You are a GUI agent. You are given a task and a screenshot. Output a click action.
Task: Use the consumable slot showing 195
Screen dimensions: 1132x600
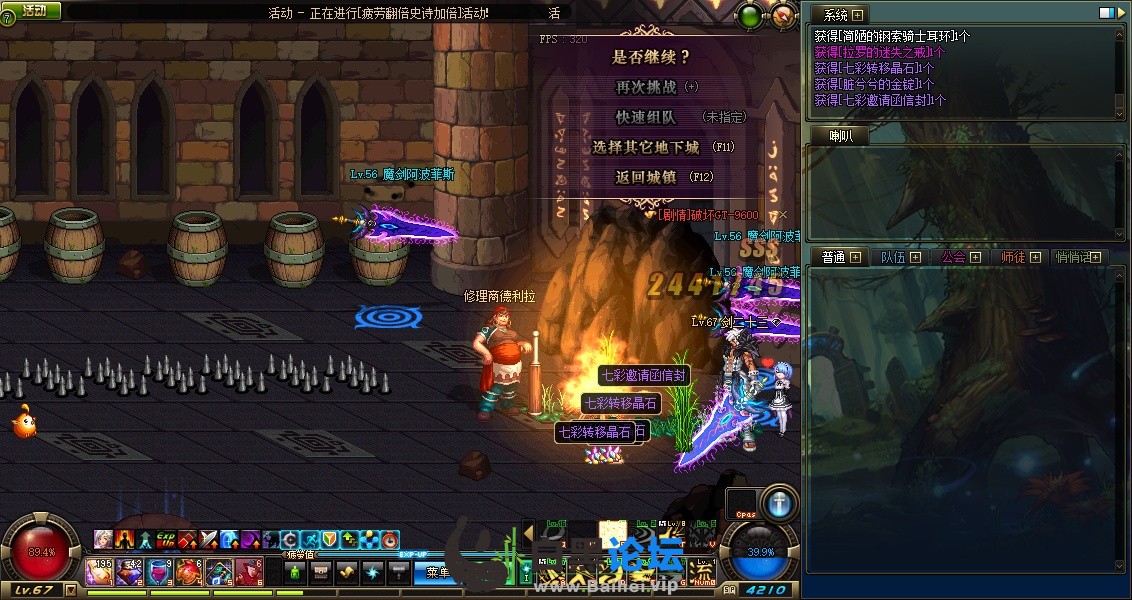coord(100,572)
